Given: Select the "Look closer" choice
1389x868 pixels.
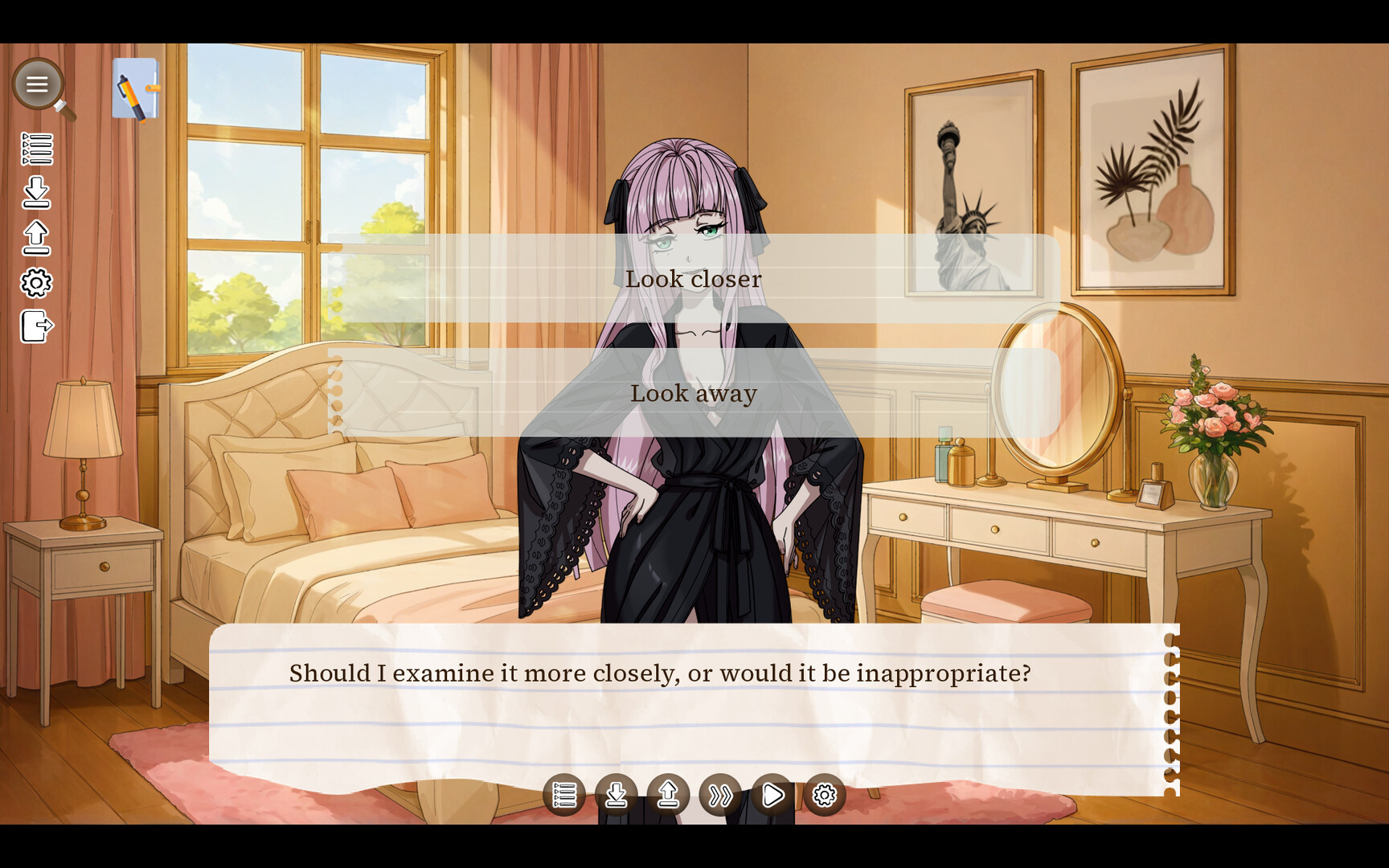Looking at the screenshot, I should [694, 279].
